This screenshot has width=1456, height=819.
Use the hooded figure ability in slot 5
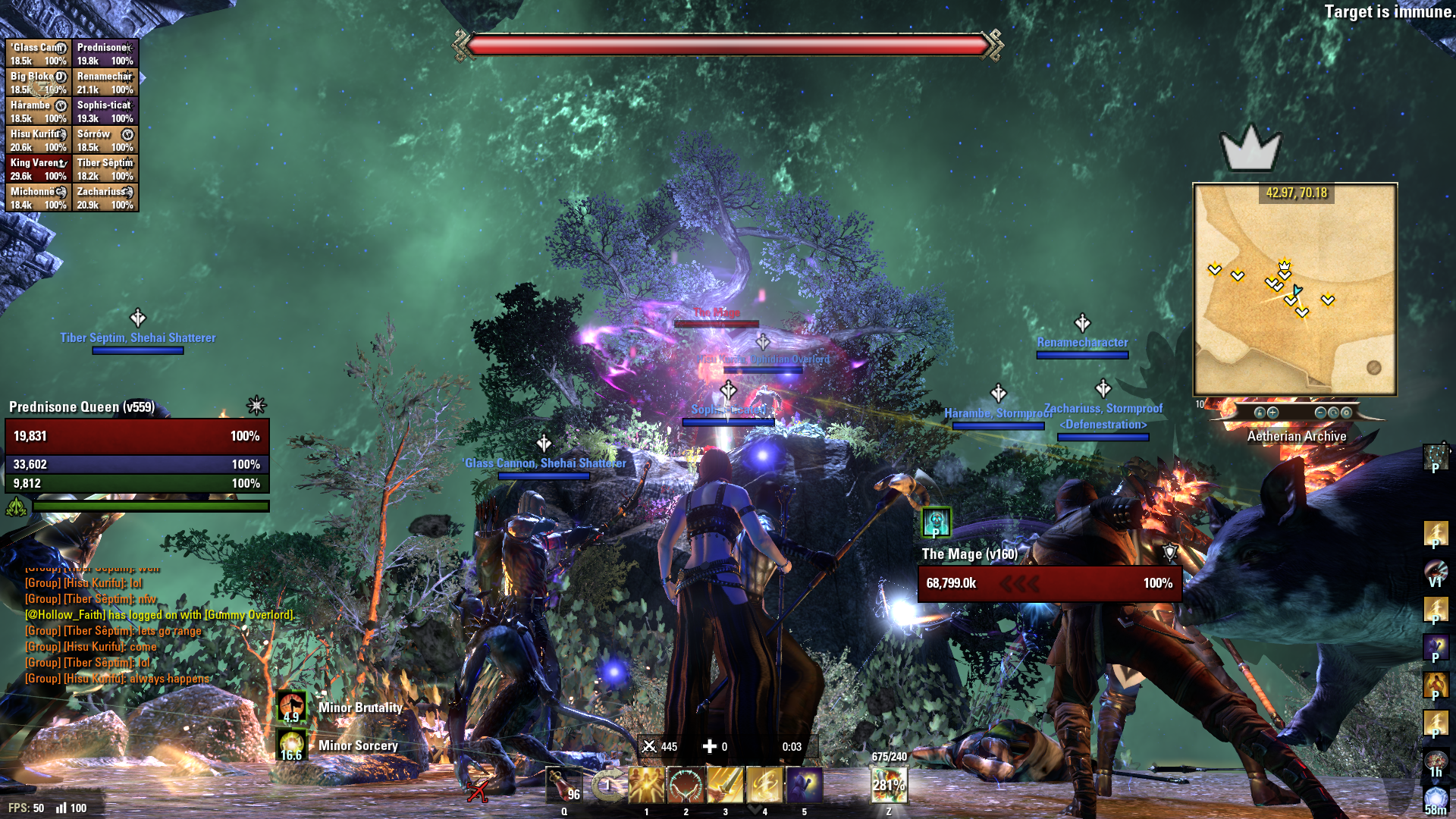tap(804, 785)
